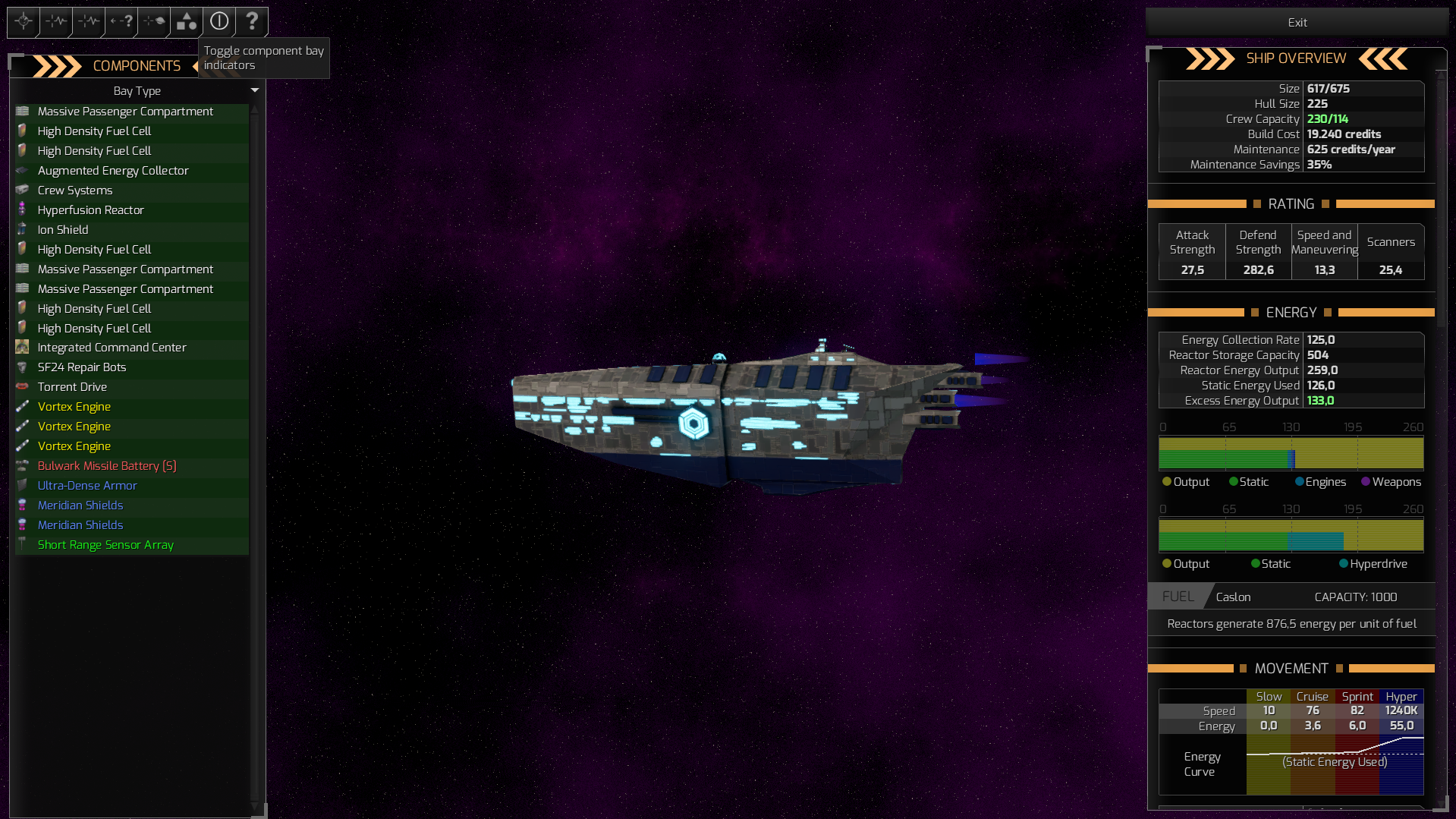Open the Caslon fuel entry
This screenshot has height=819, width=1456.
pyautogui.click(x=1233, y=597)
